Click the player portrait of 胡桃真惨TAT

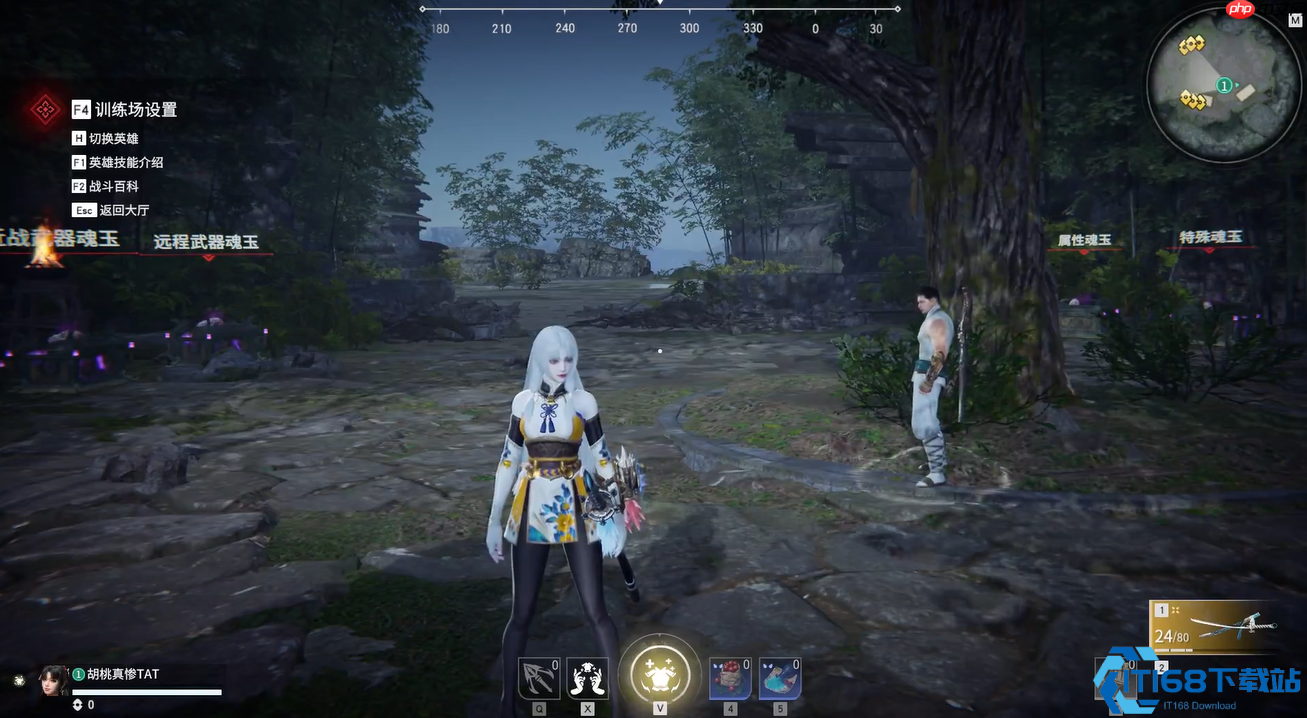pos(53,680)
